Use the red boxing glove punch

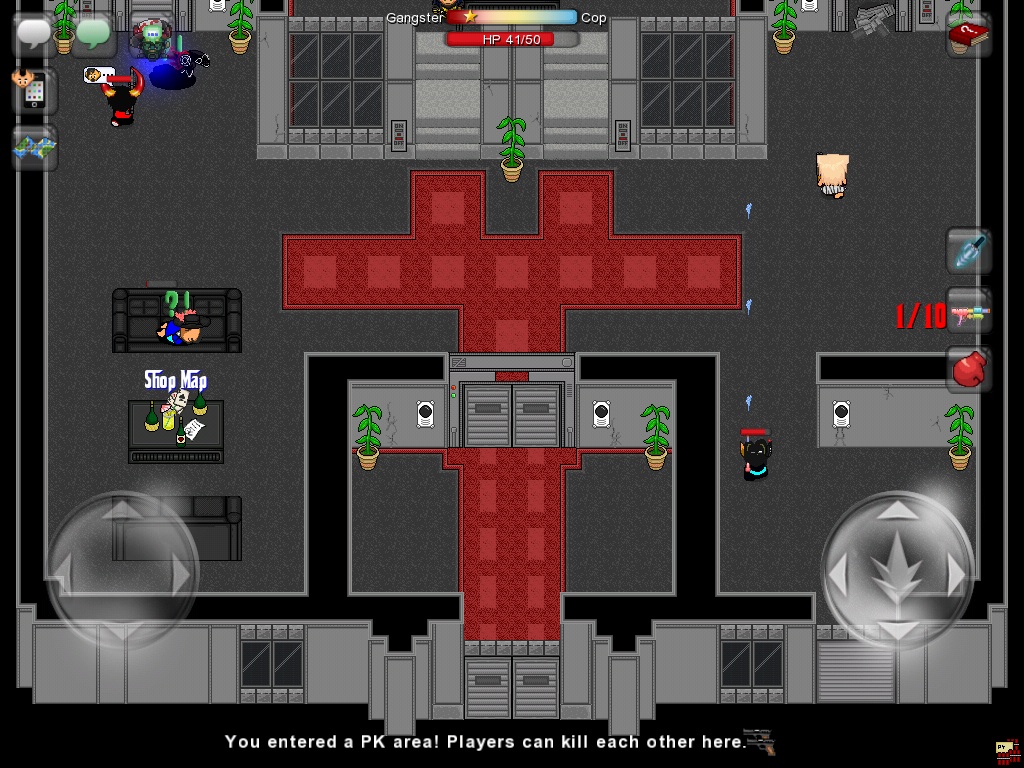969,370
